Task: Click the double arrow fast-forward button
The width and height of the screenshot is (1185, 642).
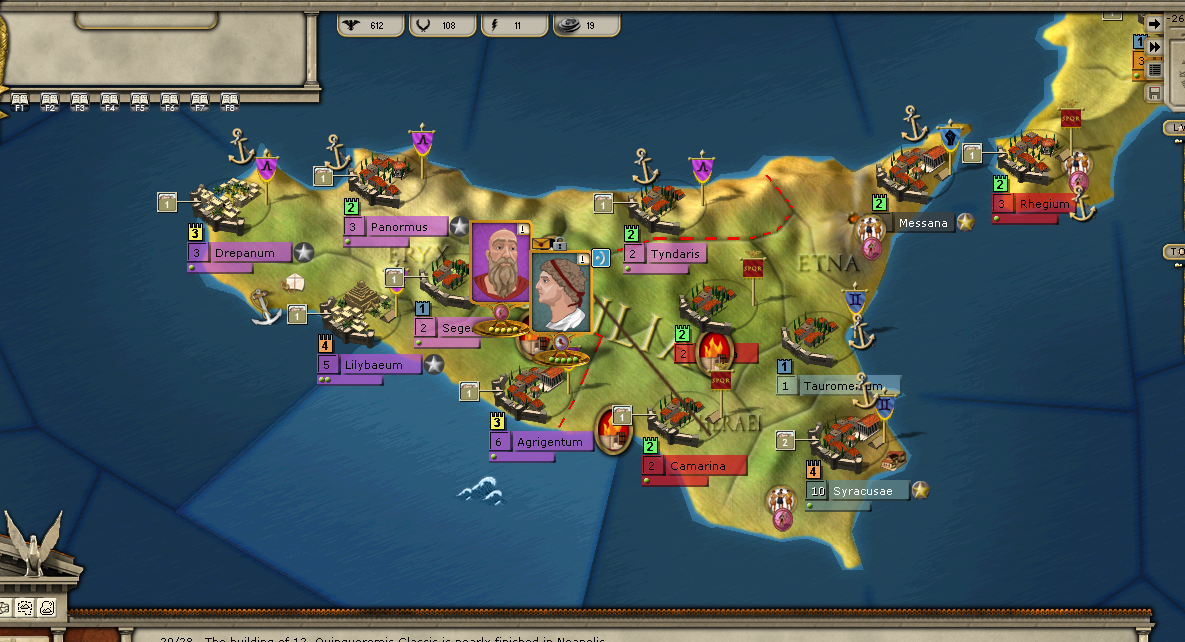Action: point(1154,46)
